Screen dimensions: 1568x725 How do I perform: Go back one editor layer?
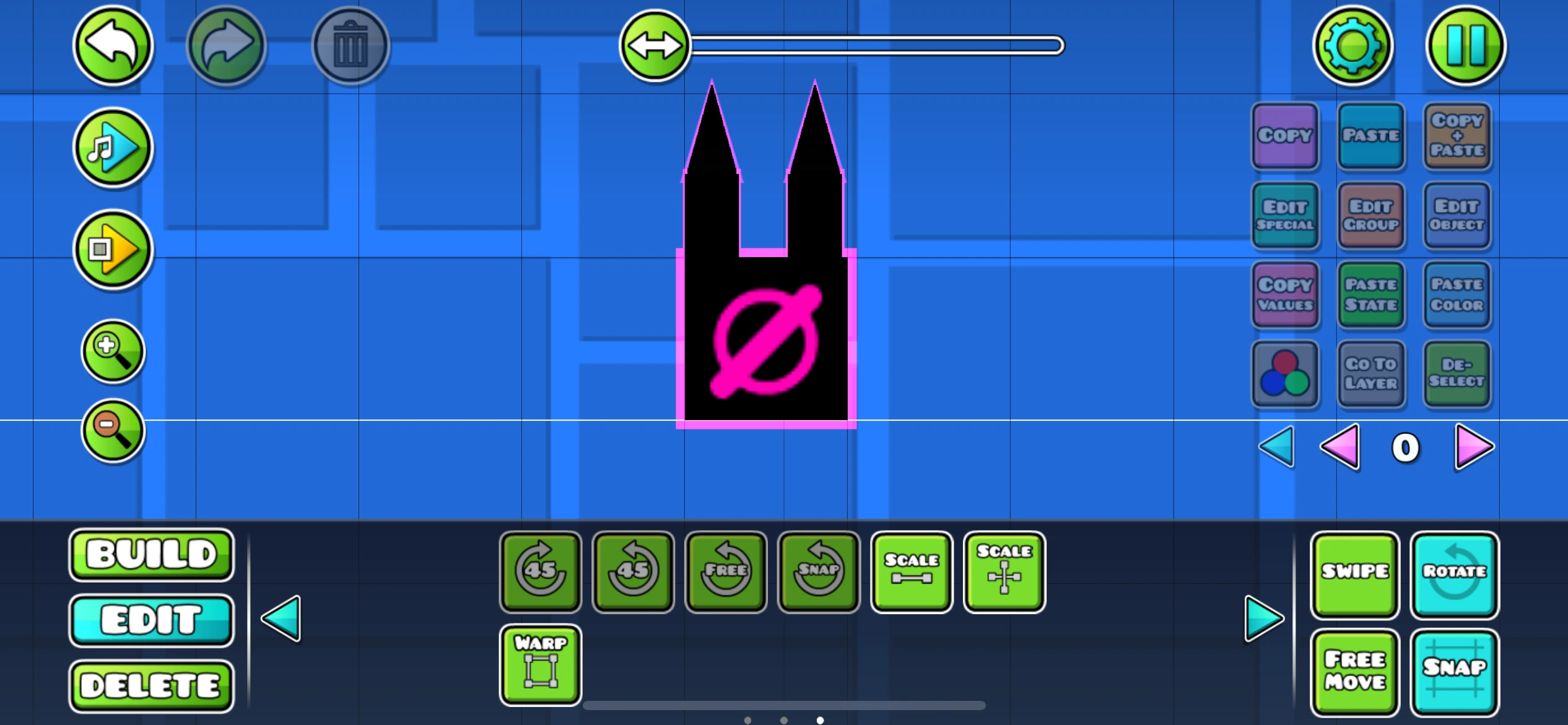(x=1341, y=447)
